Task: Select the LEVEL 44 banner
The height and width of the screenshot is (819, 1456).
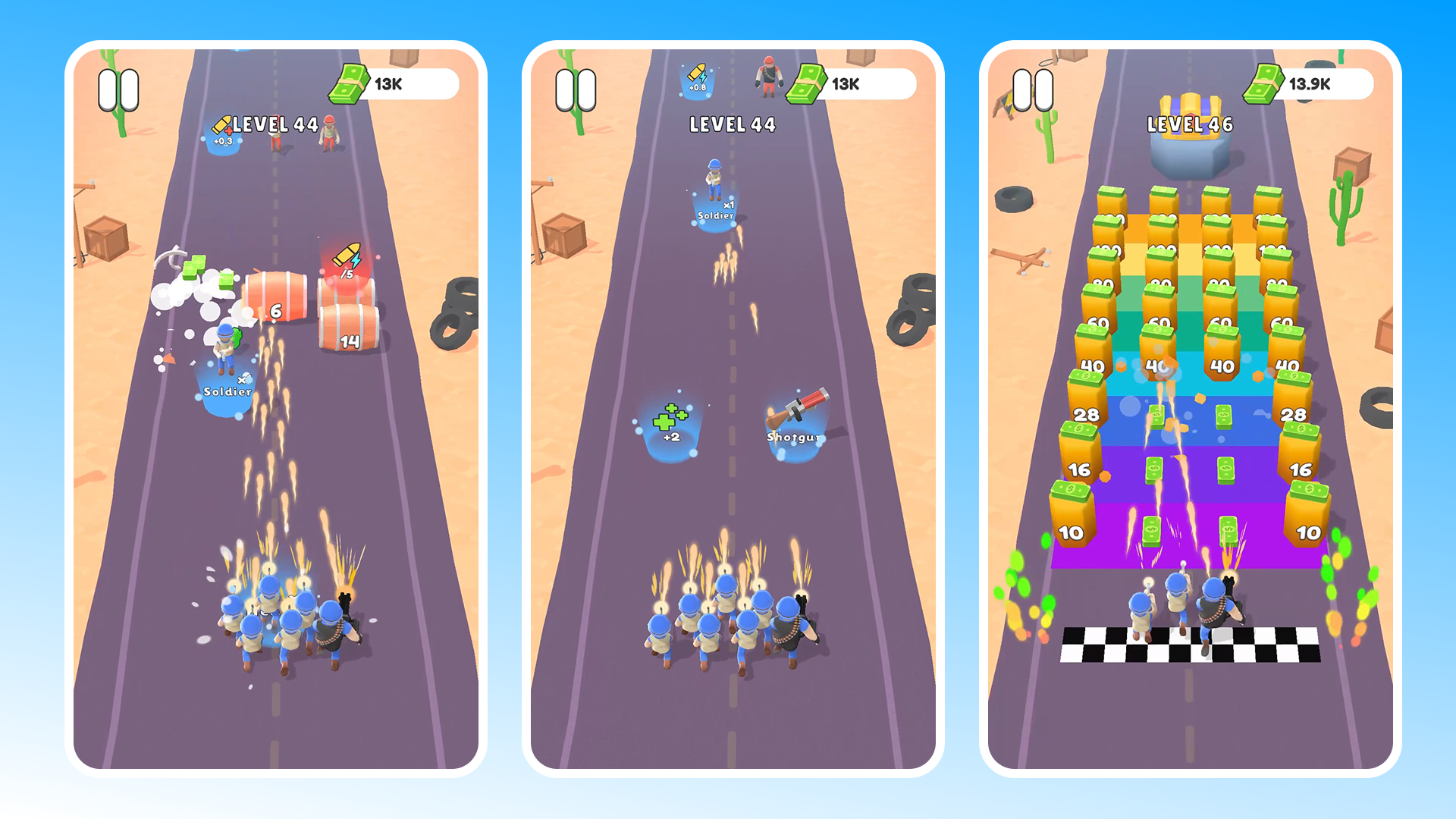Action: click(275, 125)
